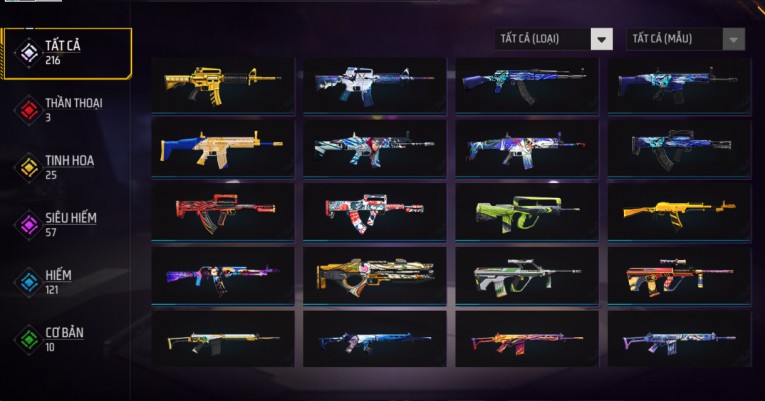Viewport: 765px width, 401px height.
Task: Select the purple and pink AK skin
Action: click(x=223, y=275)
